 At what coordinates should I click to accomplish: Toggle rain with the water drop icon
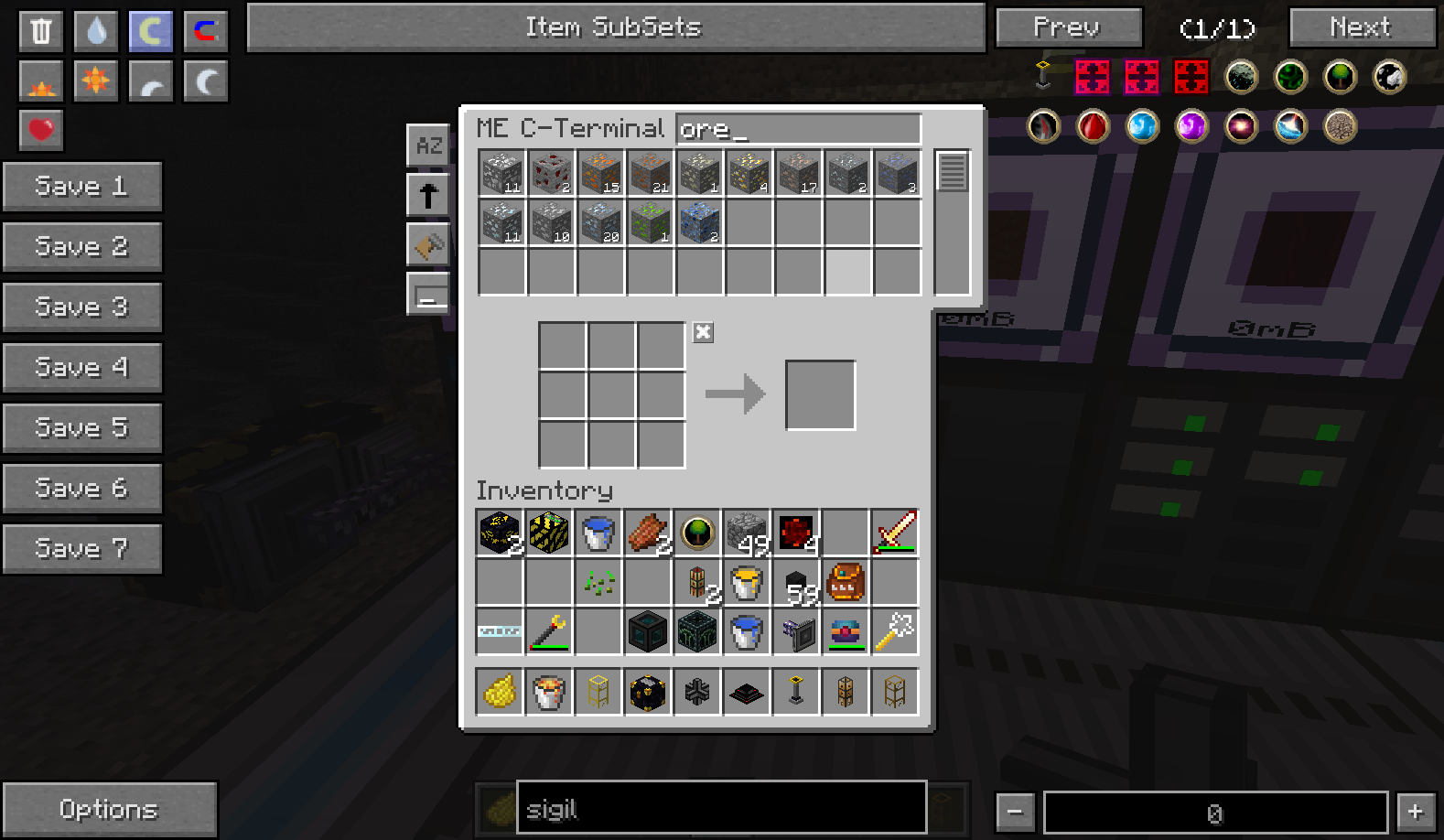[x=96, y=31]
